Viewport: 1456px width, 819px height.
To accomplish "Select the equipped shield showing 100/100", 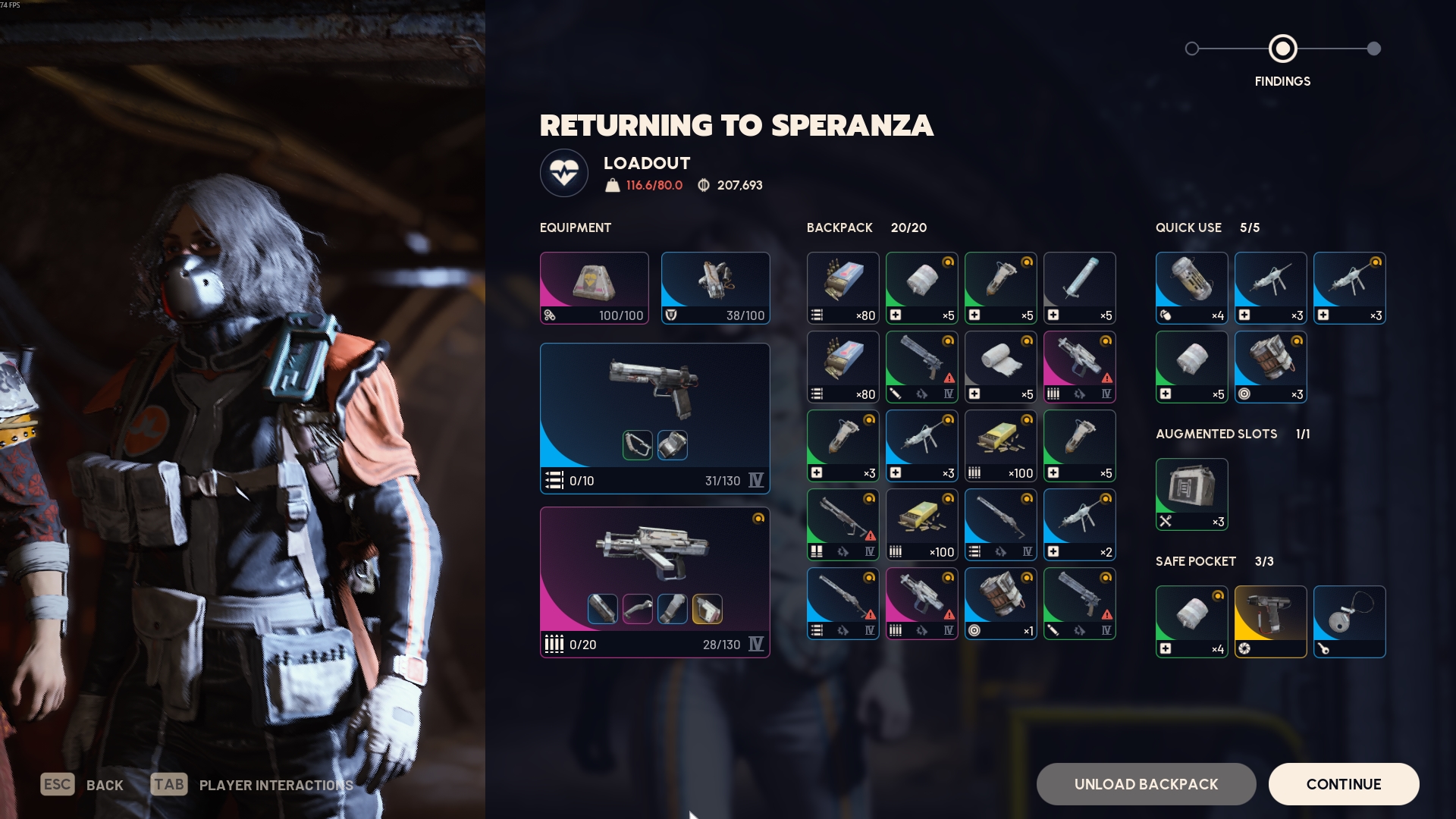I will [x=594, y=288].
